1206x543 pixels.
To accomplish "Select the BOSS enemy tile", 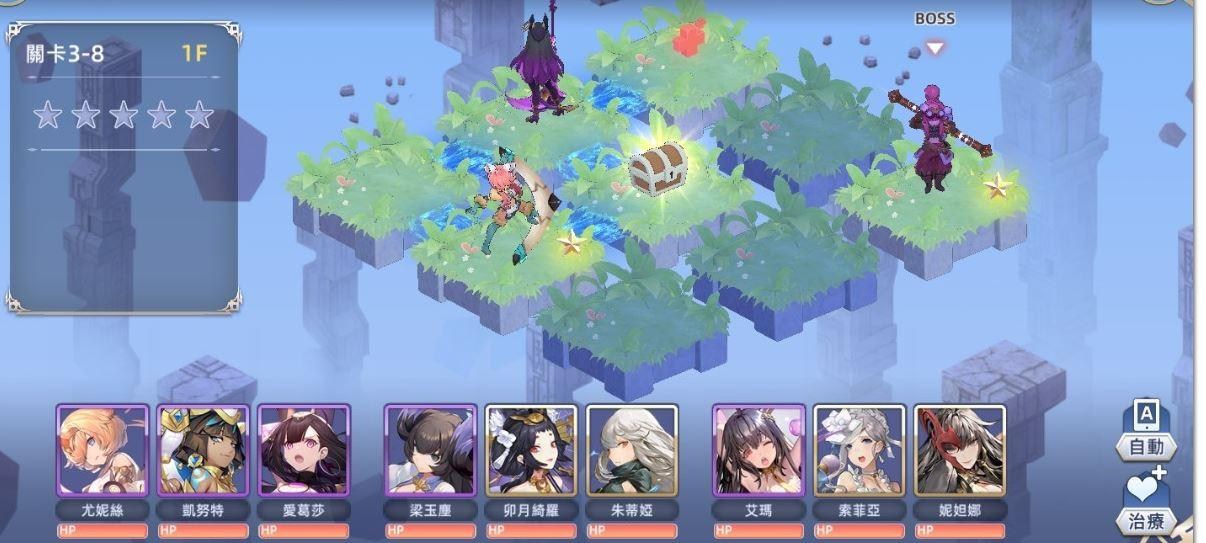I will (932, 140).
